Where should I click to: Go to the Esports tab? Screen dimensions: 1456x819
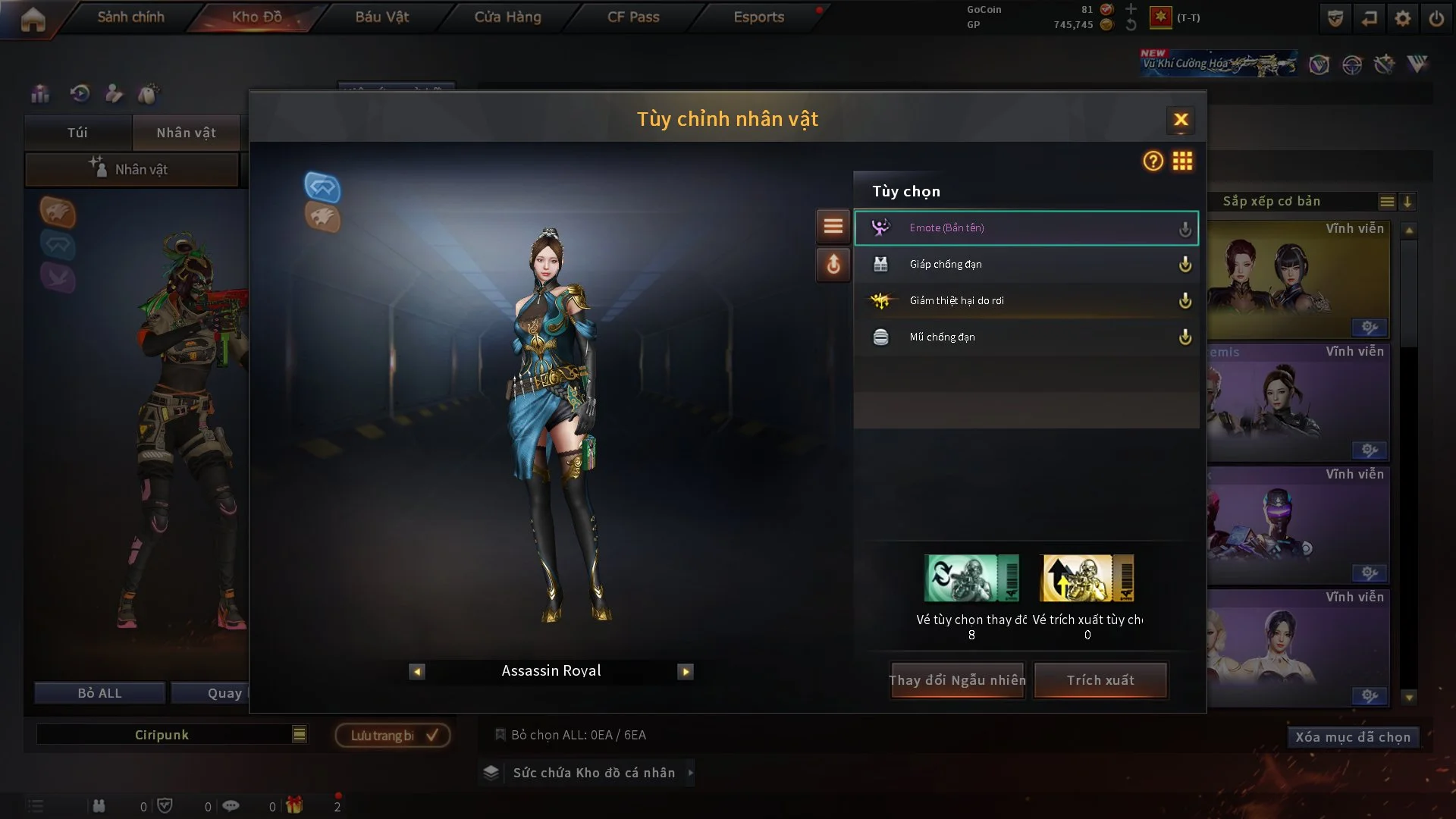coord(758,17)
